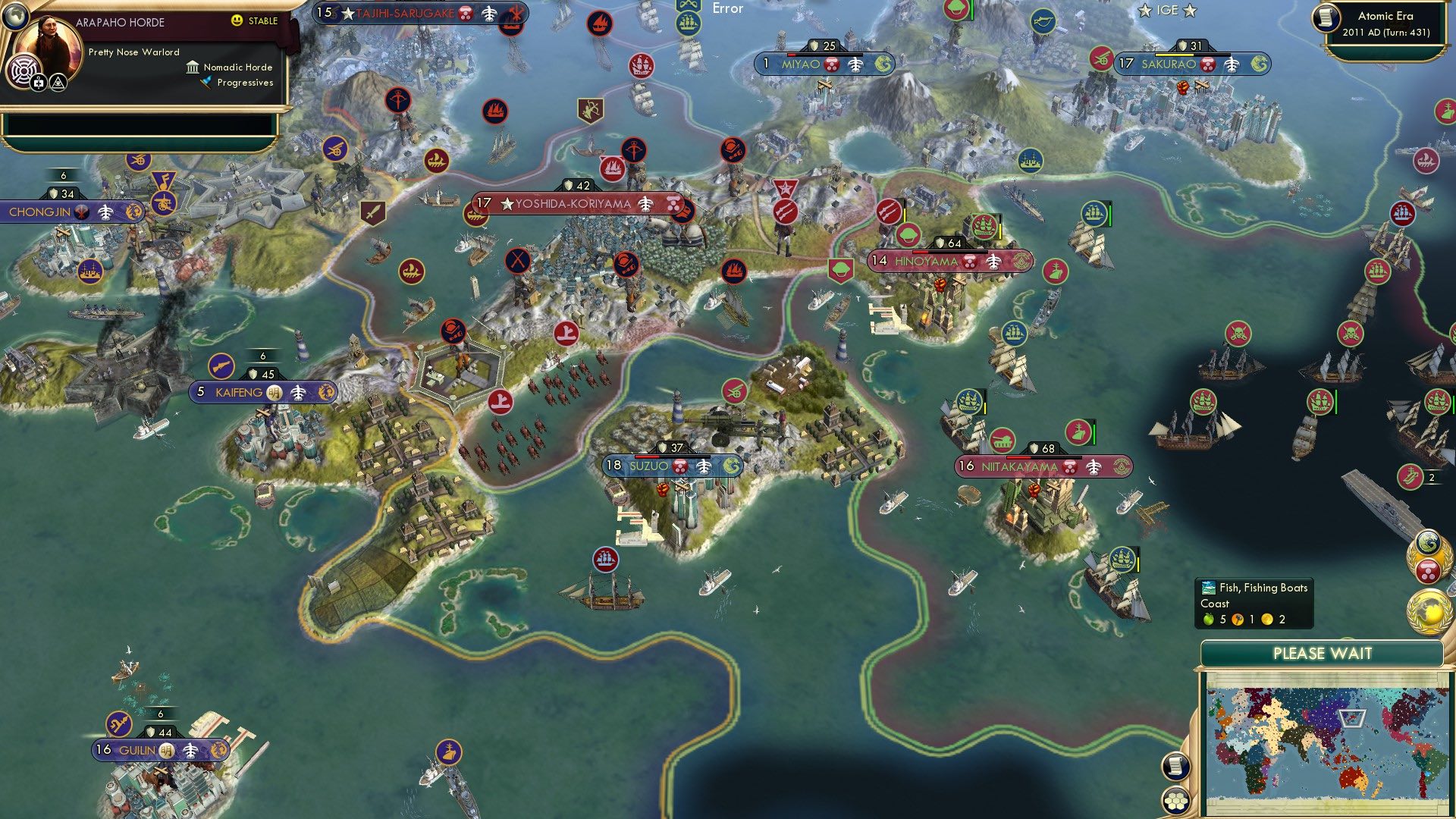Open the globe overlay icon in top-left corner
This screenshot has width=1456, height=819.
(15, 17)
